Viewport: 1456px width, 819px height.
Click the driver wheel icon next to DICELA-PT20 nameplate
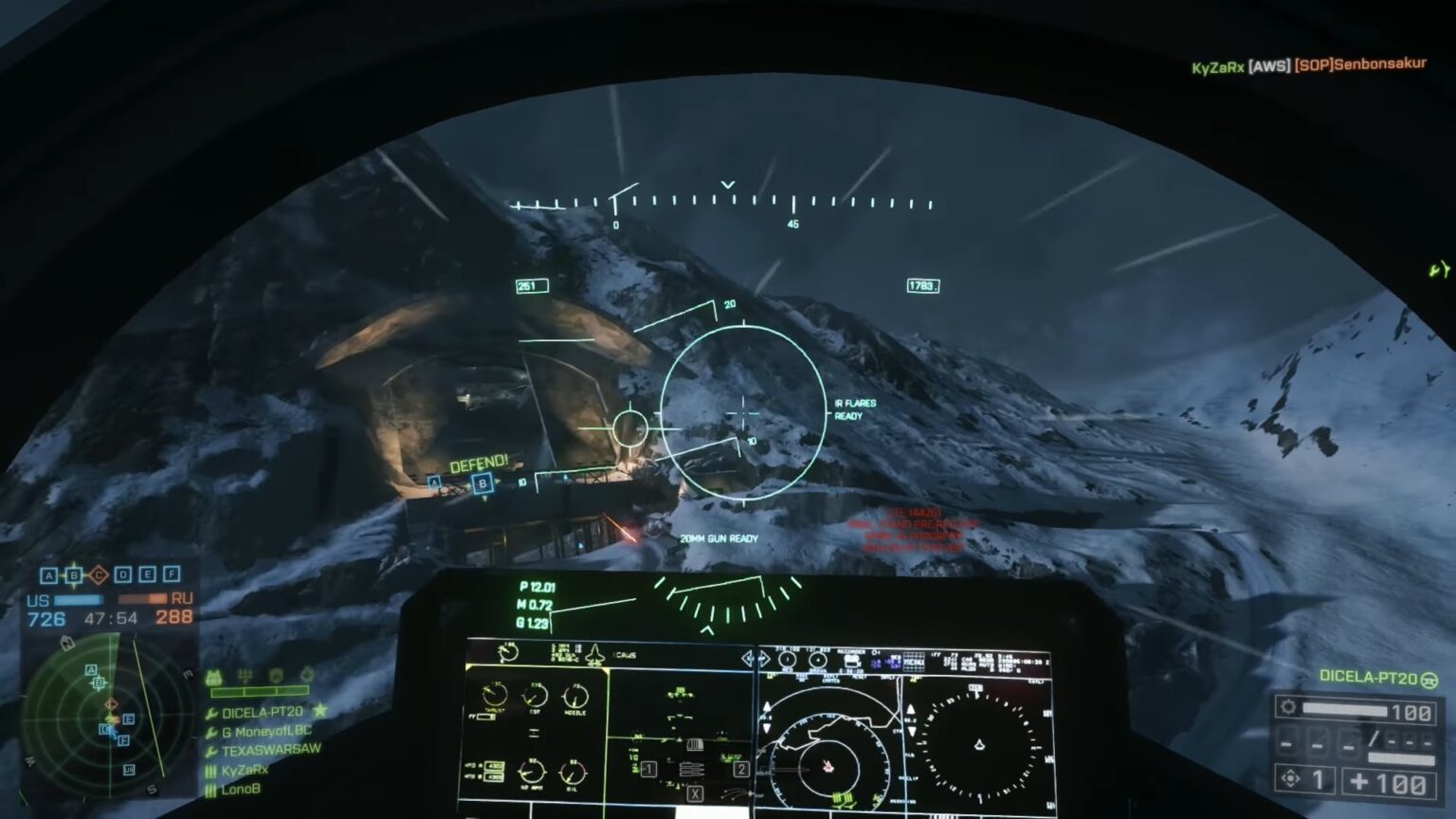1429,681
